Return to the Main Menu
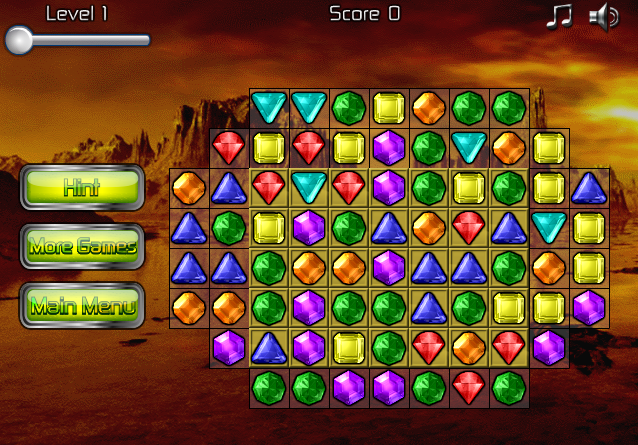This screenshot has width=638, height=445. click(x=82, y=305)
